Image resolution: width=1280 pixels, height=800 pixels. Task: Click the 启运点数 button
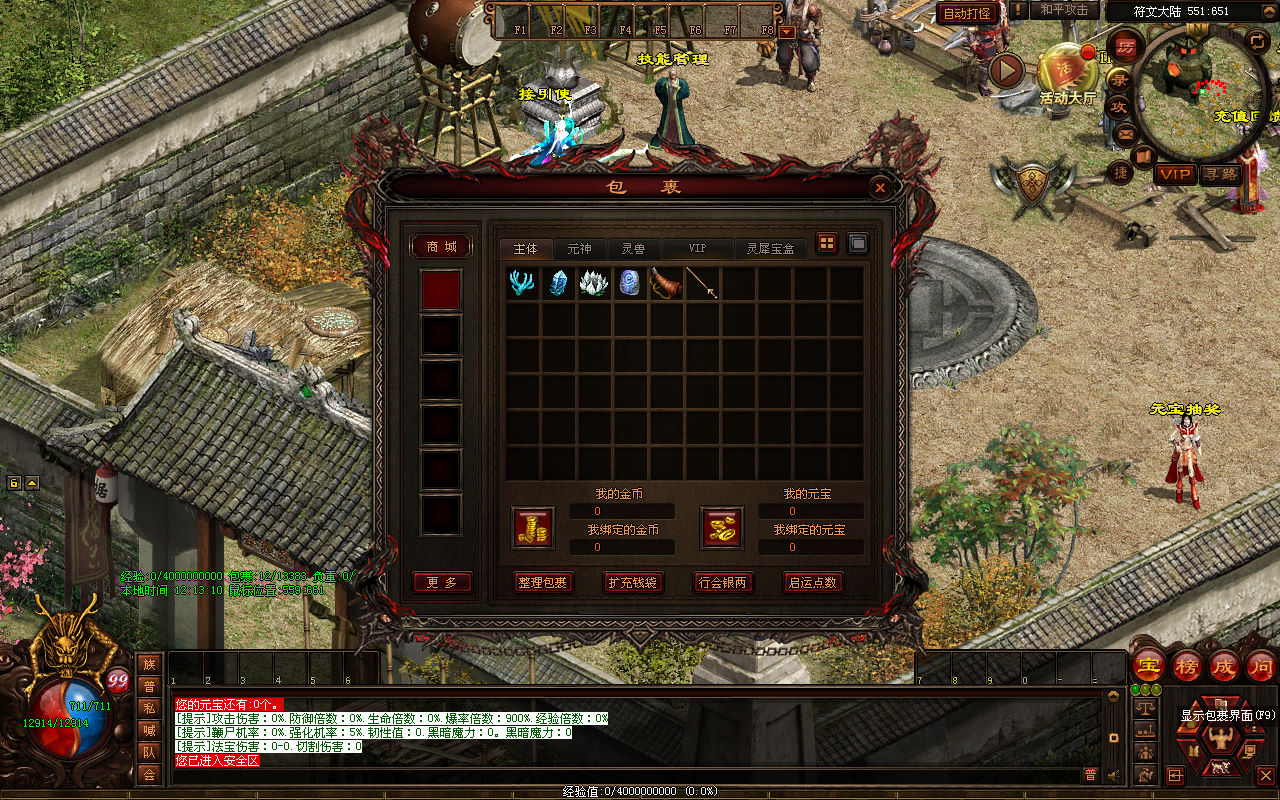(x=813, y=582)
